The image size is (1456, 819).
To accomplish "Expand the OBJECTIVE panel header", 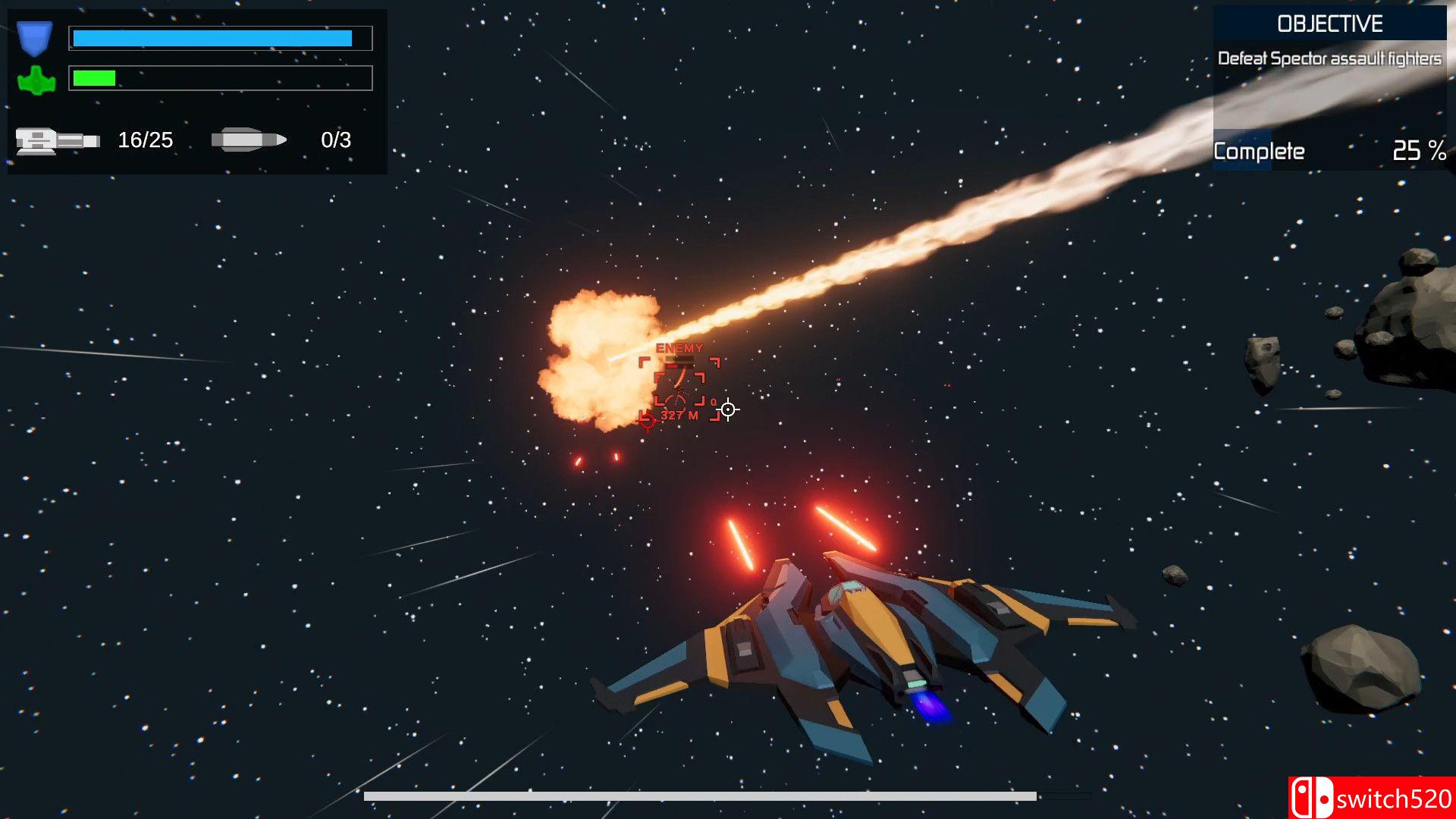I will point(1331,23).
